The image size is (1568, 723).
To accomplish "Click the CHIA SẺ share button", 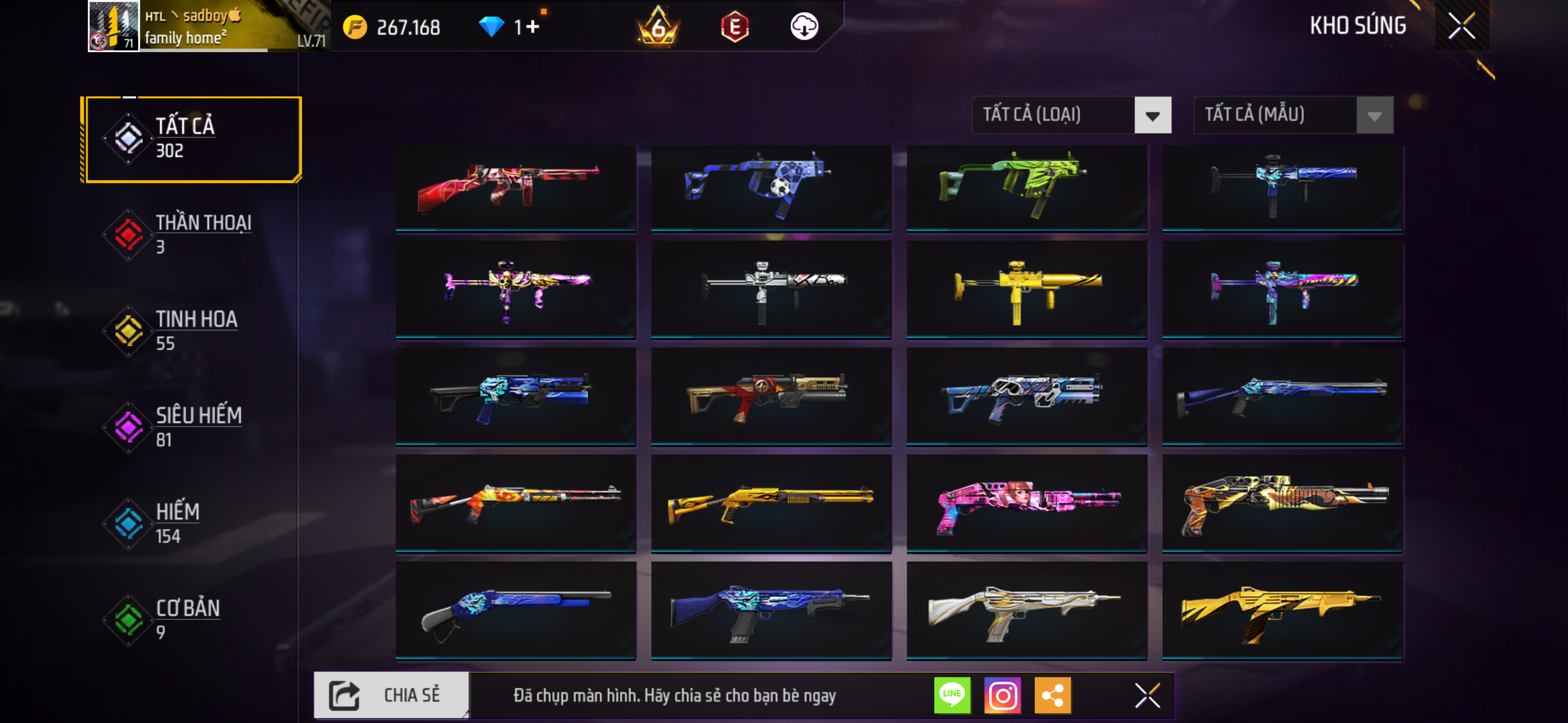I will (x=391, y=695).
